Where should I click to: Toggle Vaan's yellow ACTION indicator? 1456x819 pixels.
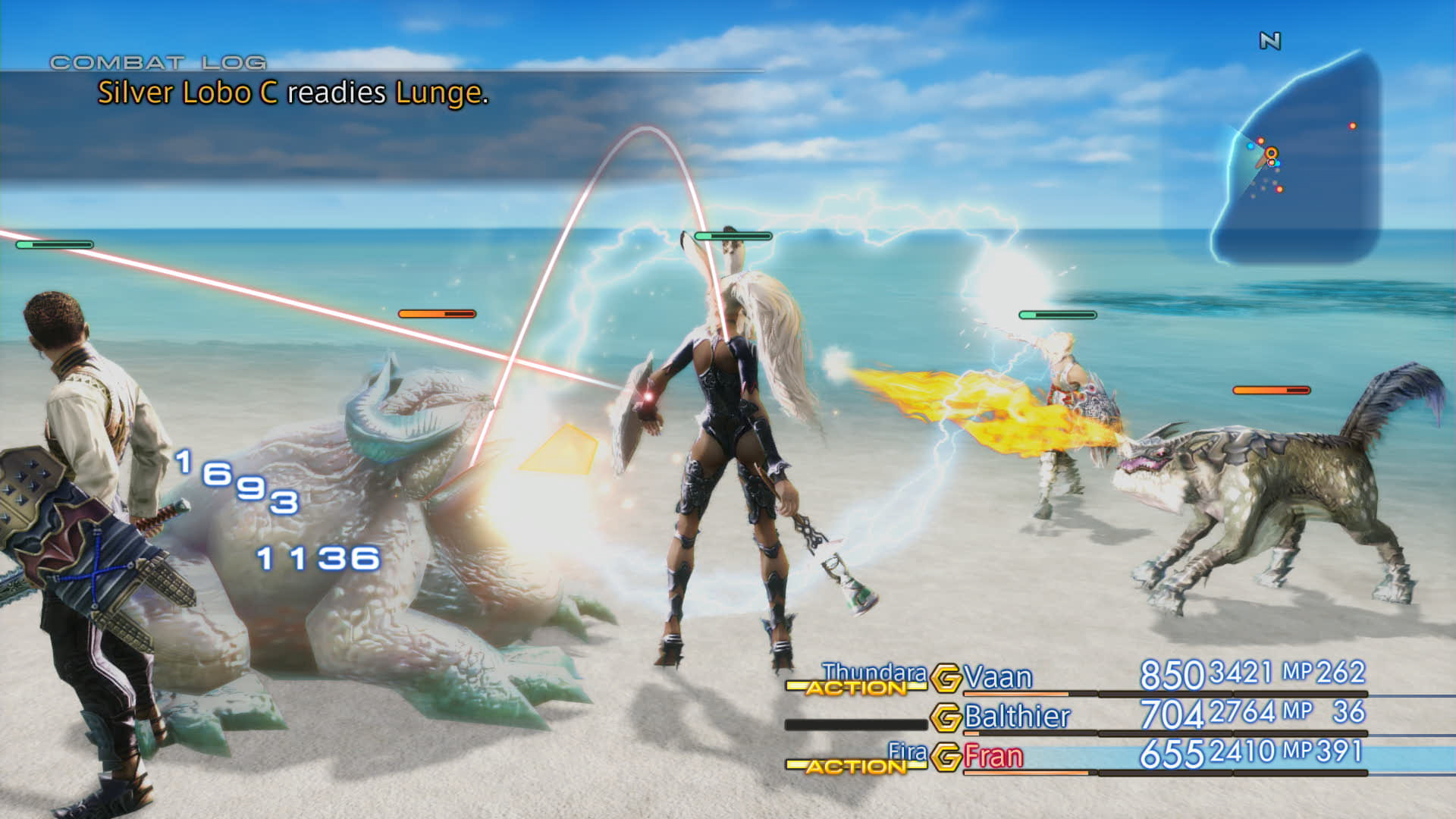click(855, 689)
